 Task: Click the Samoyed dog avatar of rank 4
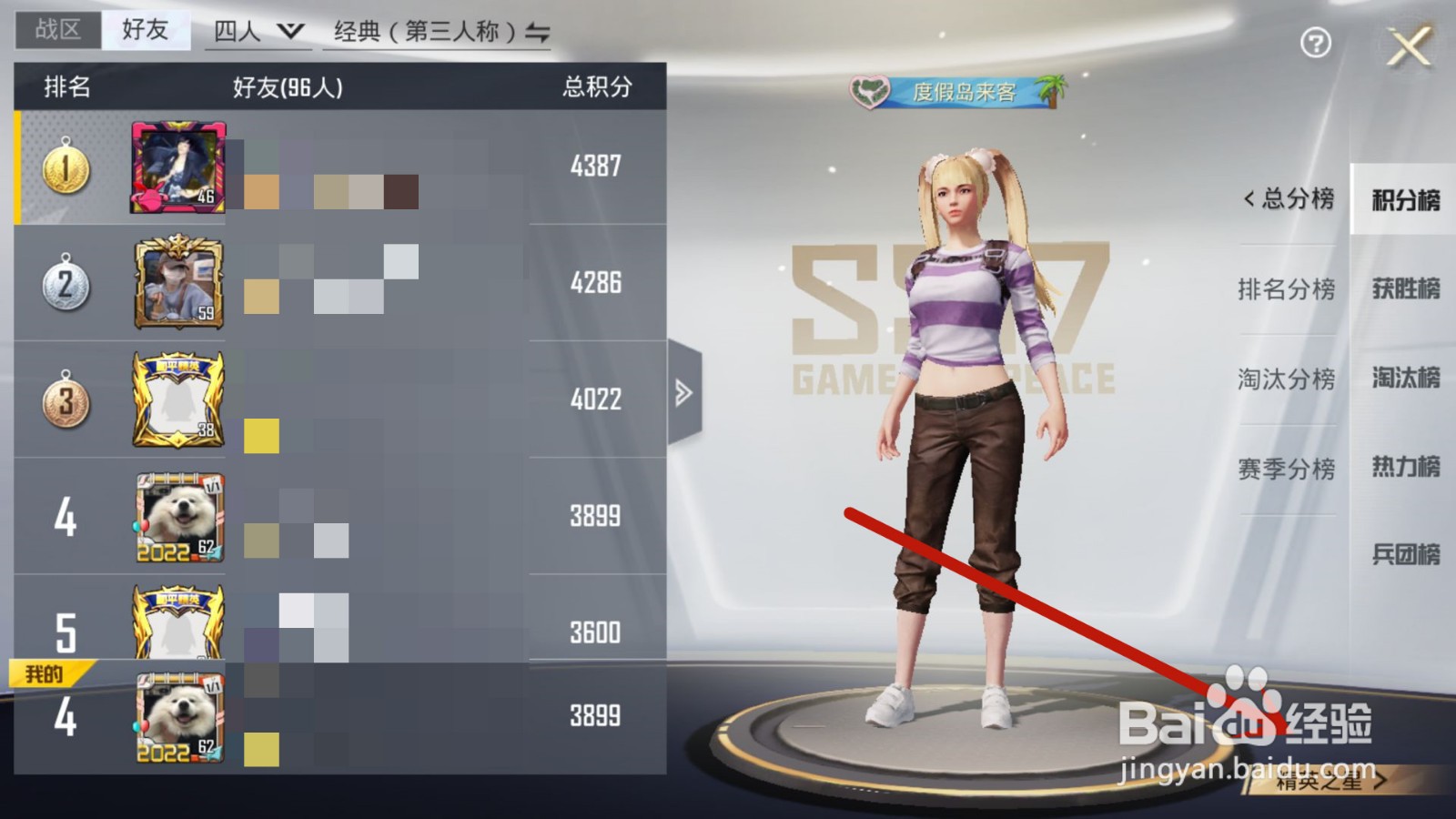[x=178, y=515]
